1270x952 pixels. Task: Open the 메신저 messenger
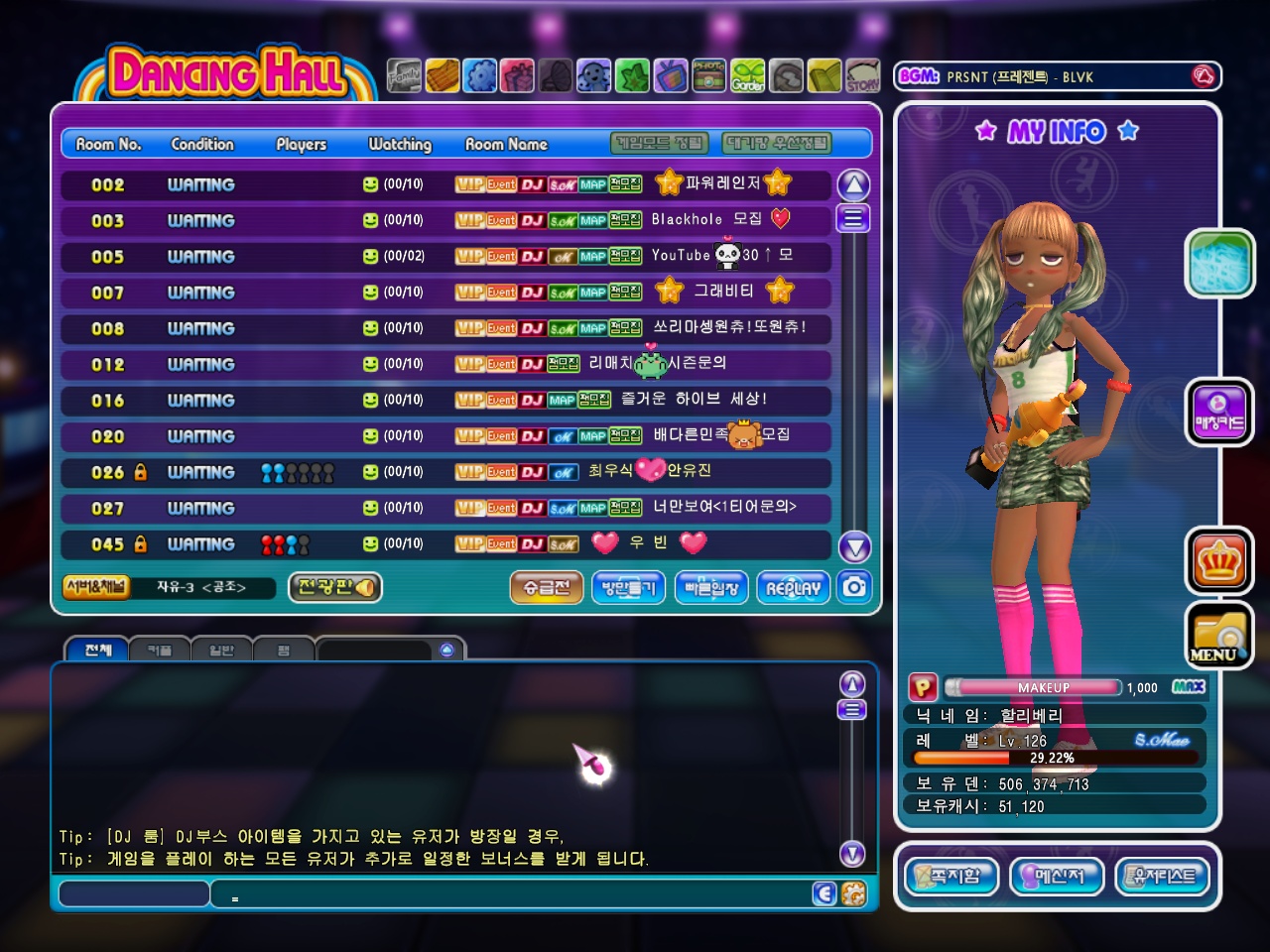(1057, 876)
